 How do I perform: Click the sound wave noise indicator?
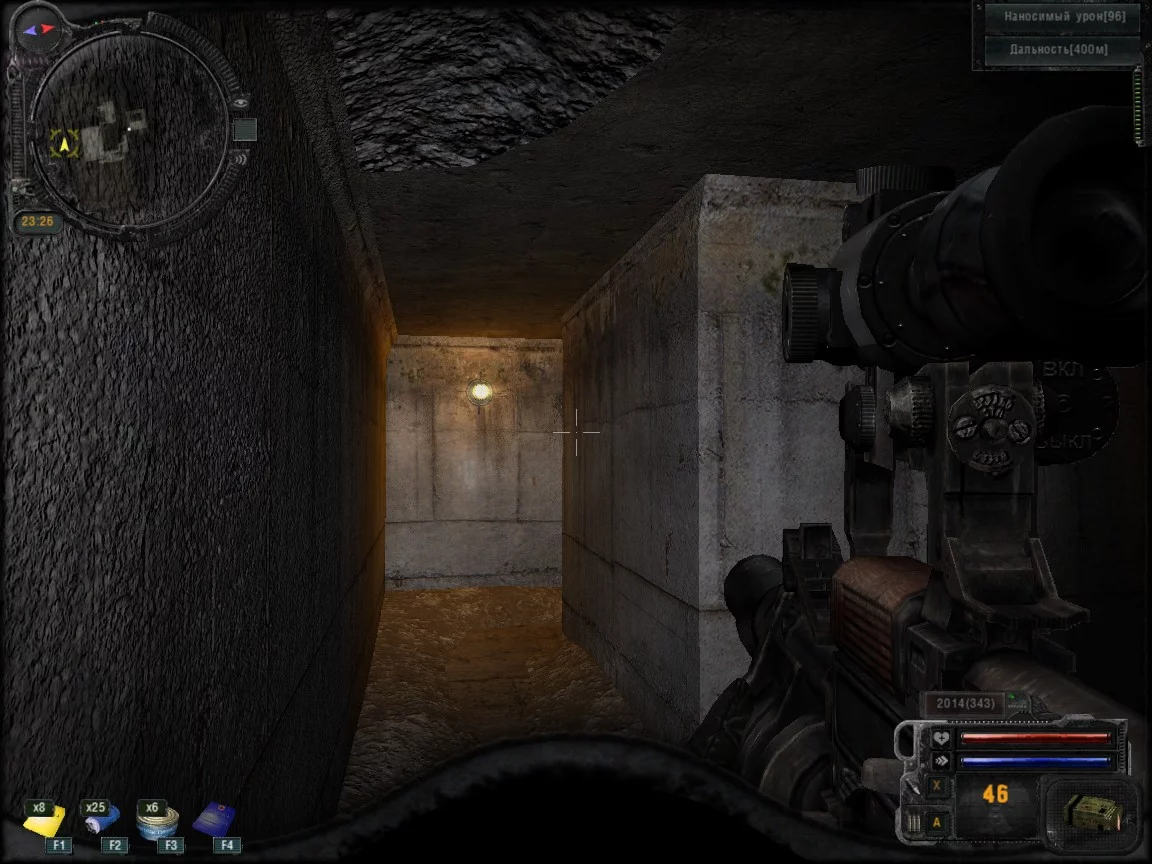click(x=241, y=157)
